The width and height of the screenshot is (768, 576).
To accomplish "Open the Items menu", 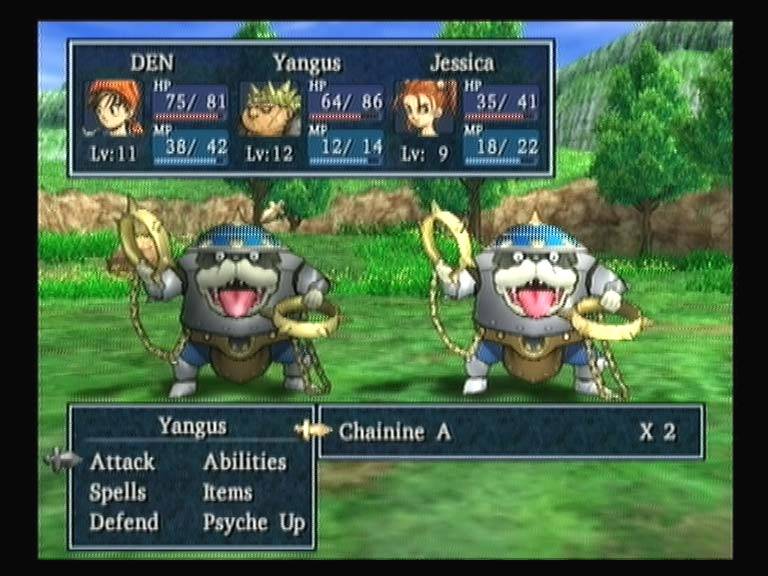I will [x=227, y=492].
